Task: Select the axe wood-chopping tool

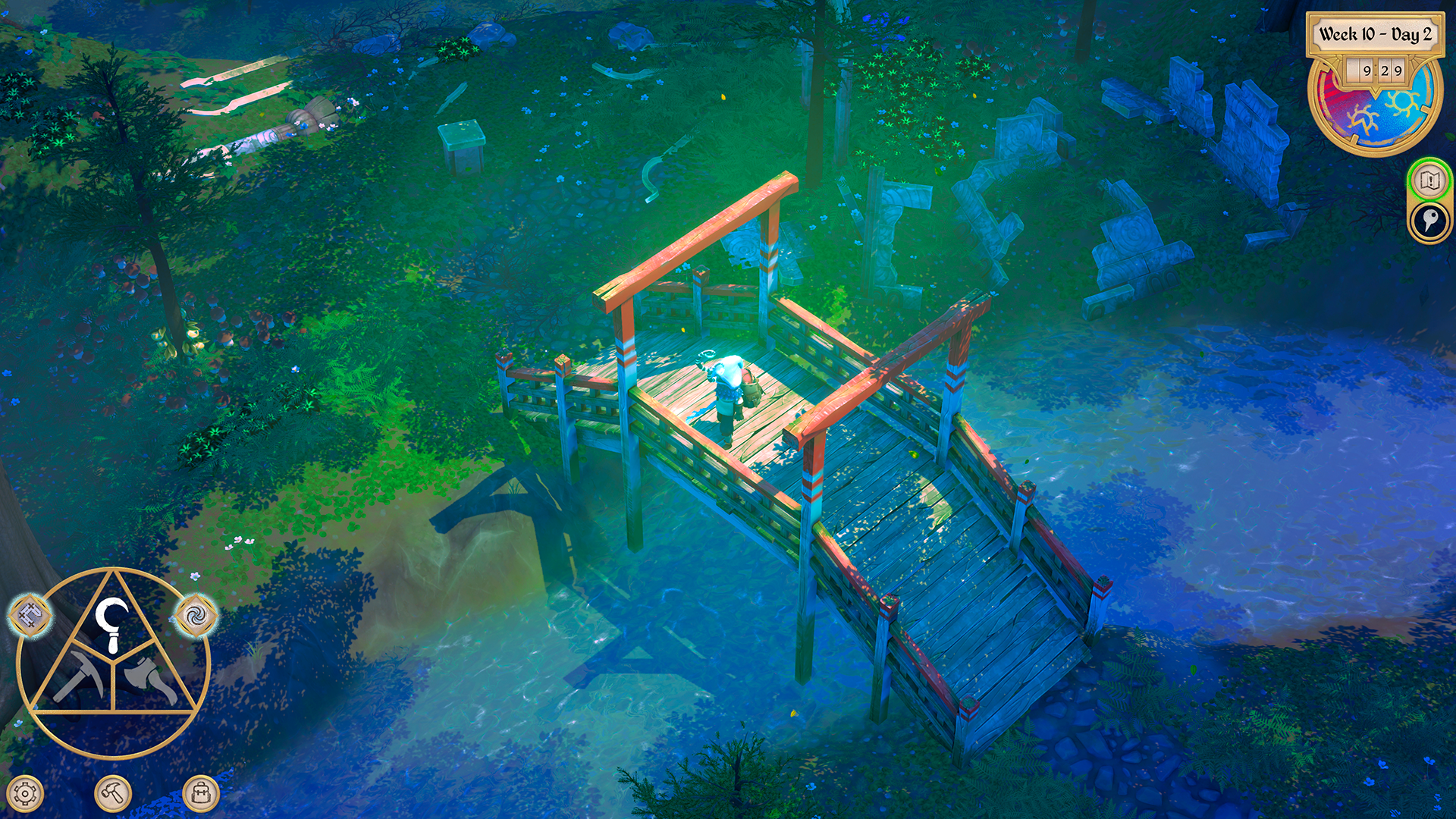Action: pyautogui.click(x=144, y=675)
